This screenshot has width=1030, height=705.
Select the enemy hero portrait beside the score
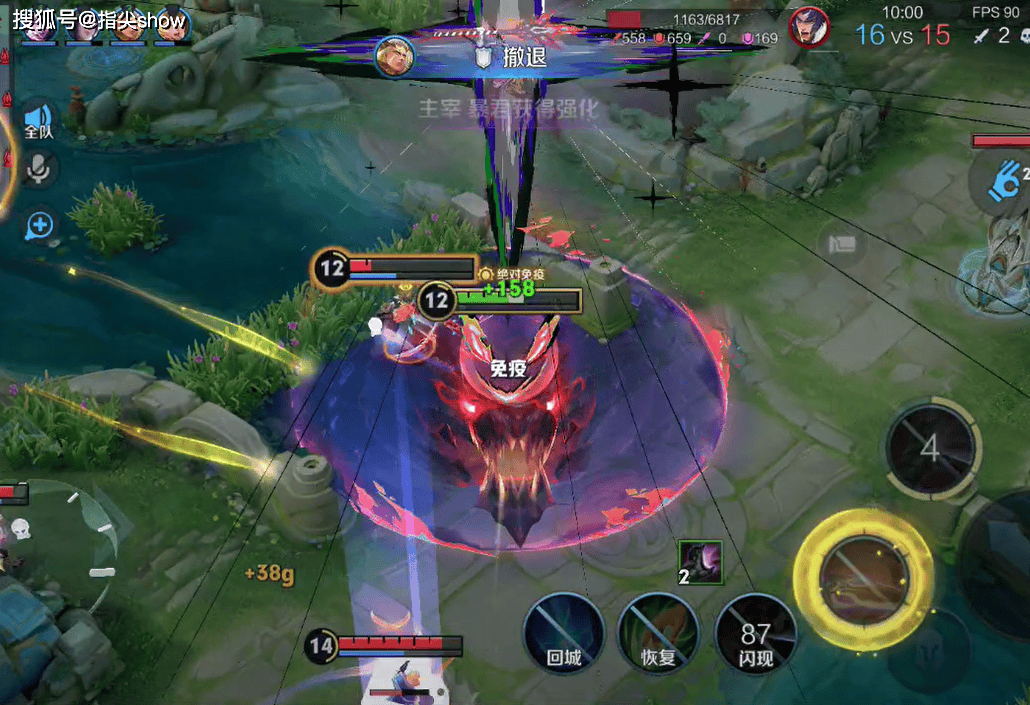pyautogui.click(x=808, y=27)
